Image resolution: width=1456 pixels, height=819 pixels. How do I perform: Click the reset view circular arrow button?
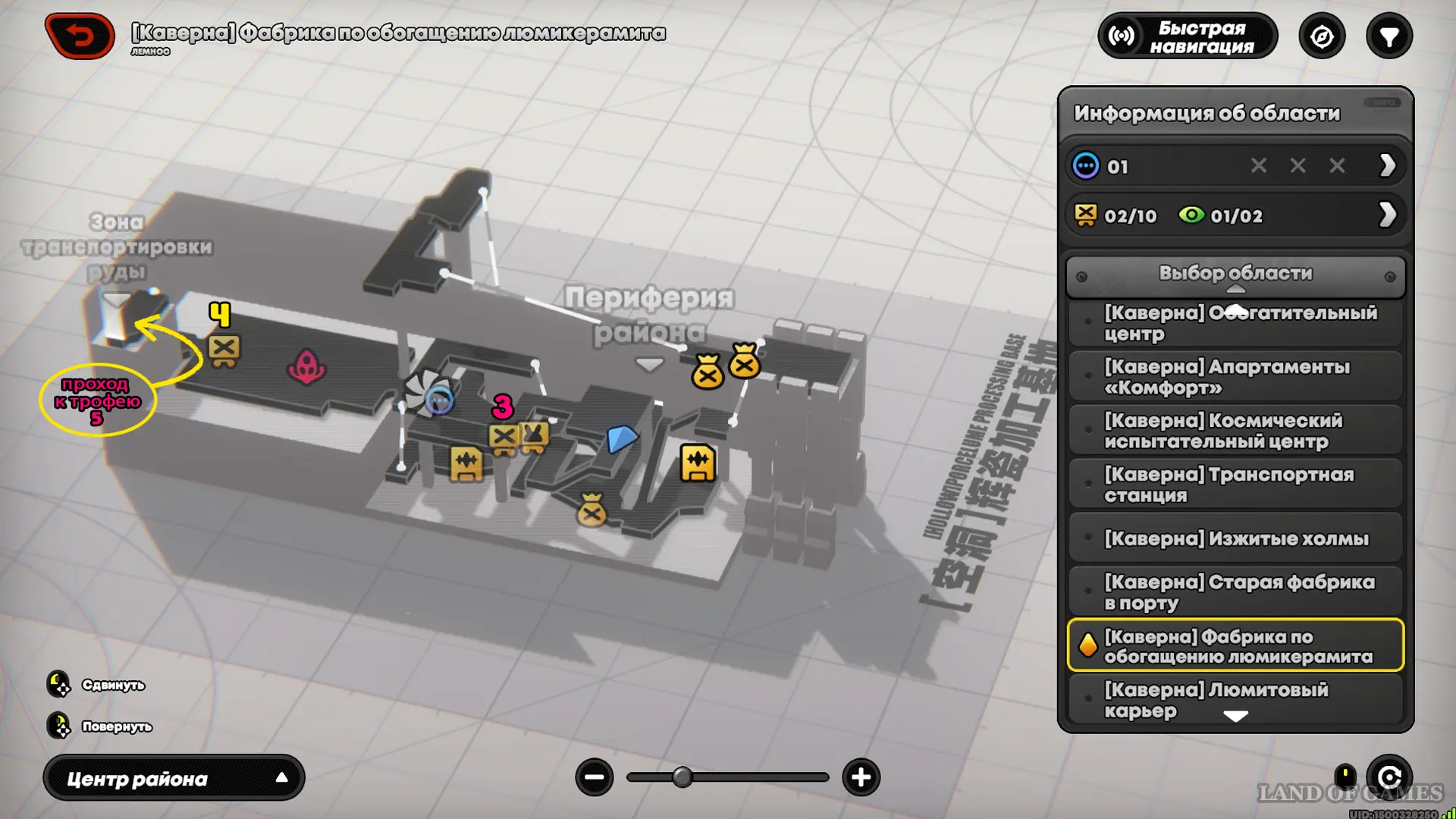click(1389, 777)
